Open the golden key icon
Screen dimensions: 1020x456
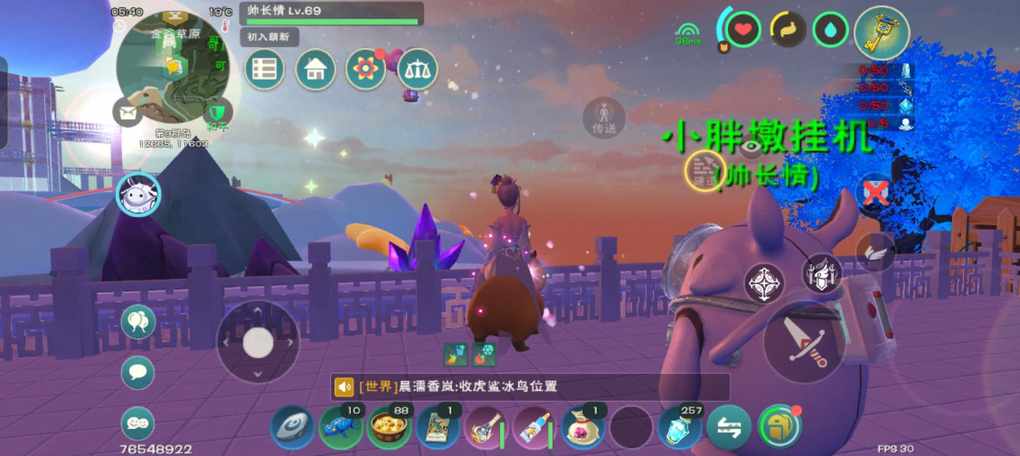[x=882, y=33]
